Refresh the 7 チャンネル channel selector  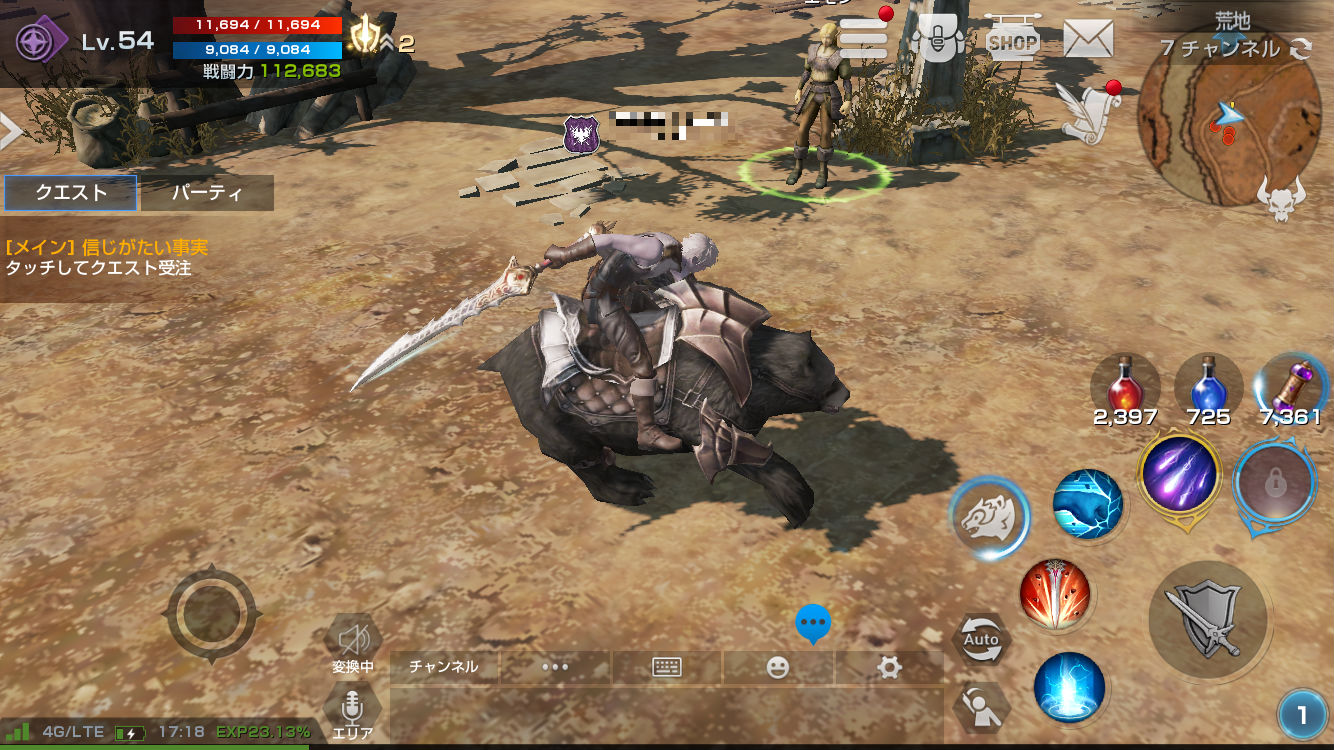(x=1301, y=49)
